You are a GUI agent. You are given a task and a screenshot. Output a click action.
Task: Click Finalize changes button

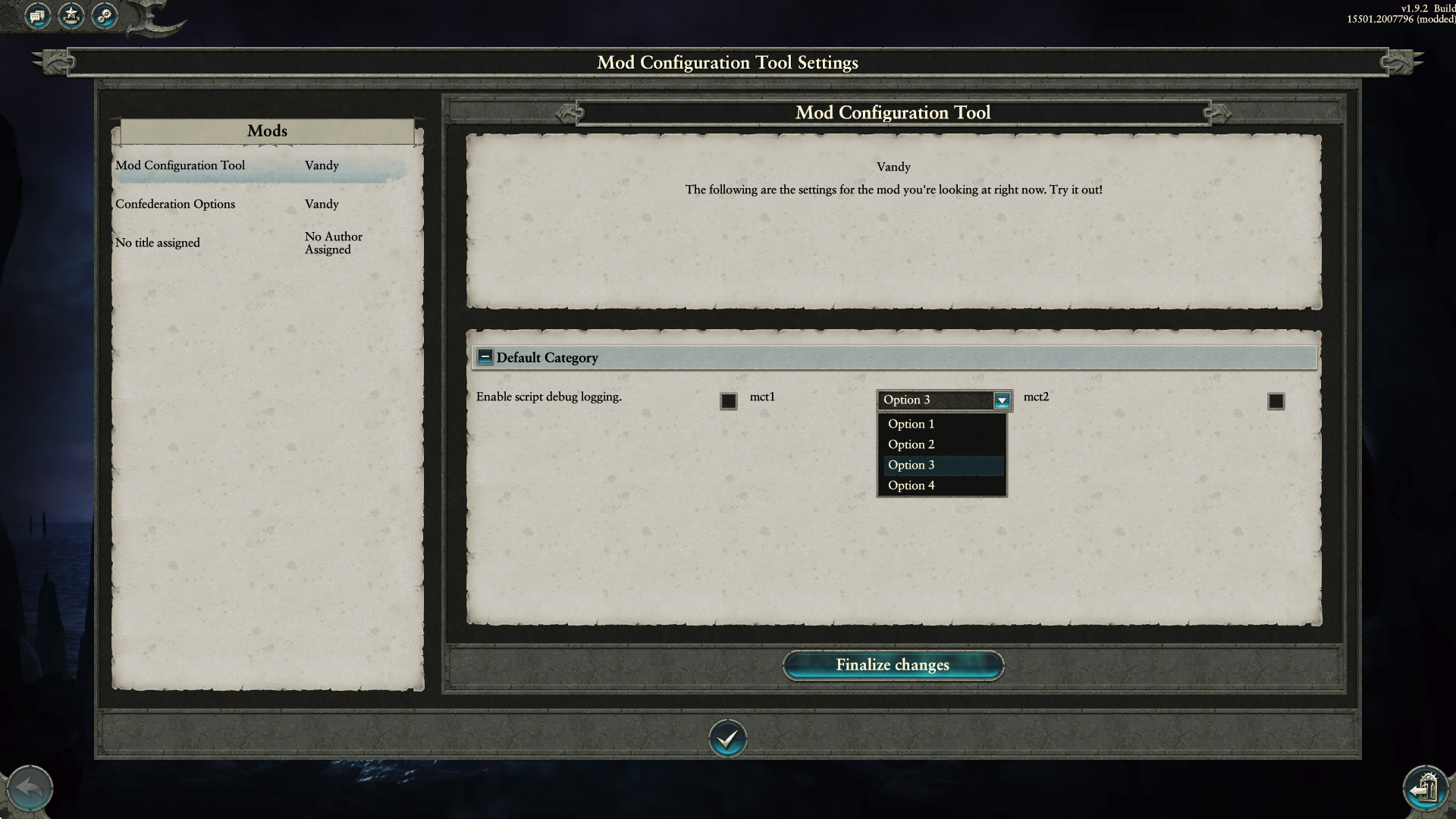(x=893, y=665)
